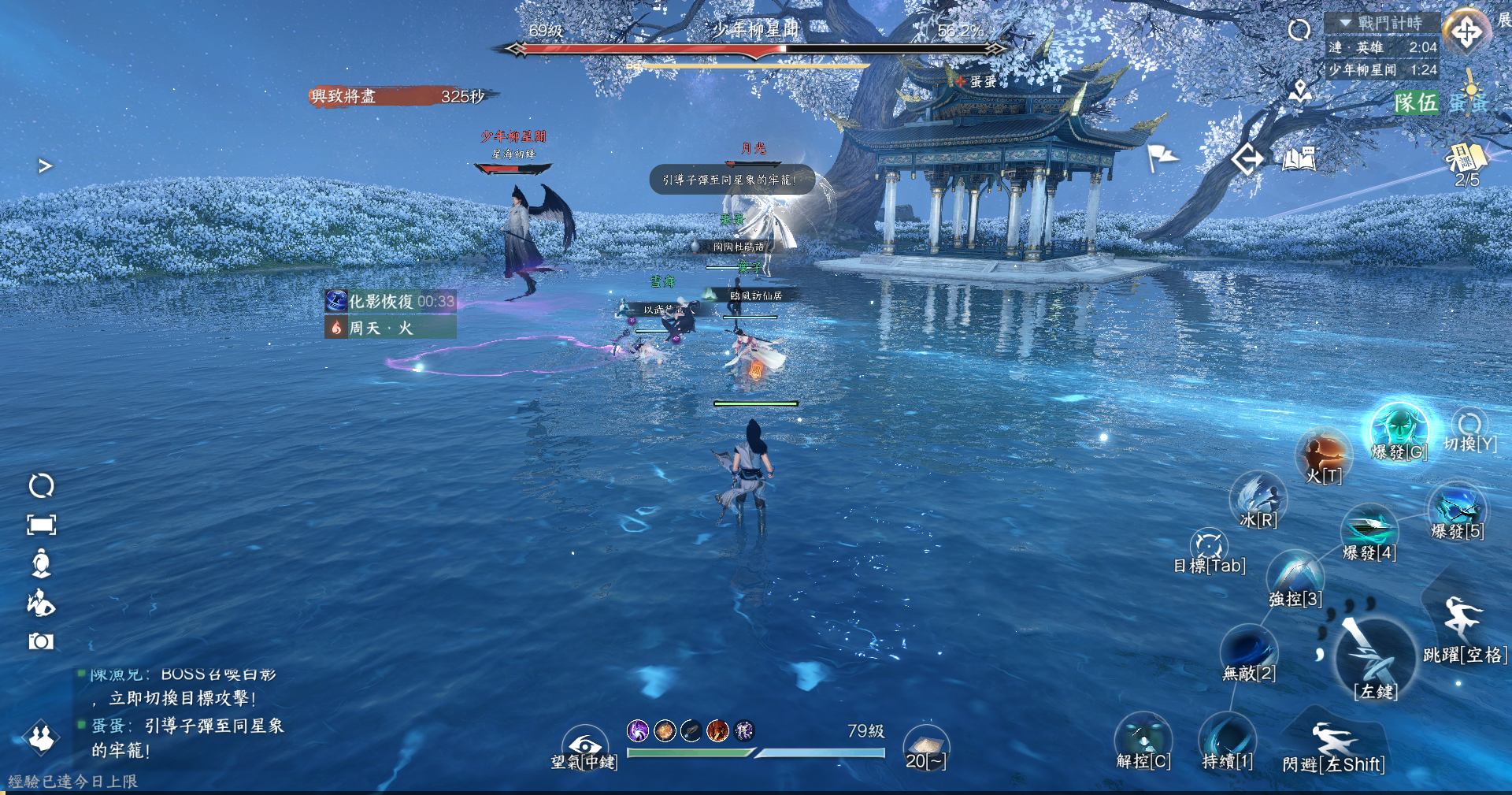The image size is (1512, 795).
Task: Trigger the 爆發[4] skill icon
Action: (x=1369, y=528)
